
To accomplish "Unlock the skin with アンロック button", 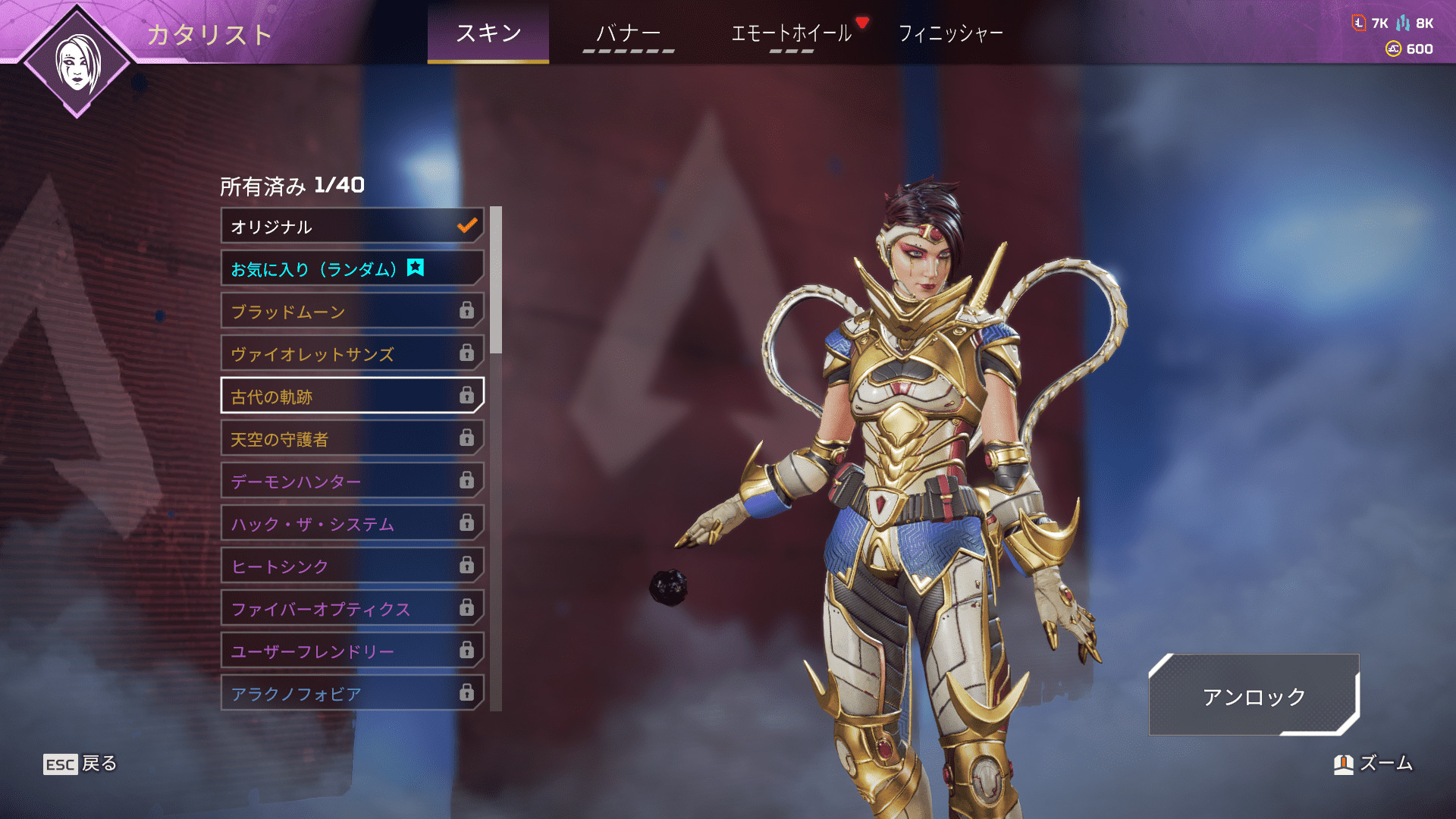I will click(1254, 695).
